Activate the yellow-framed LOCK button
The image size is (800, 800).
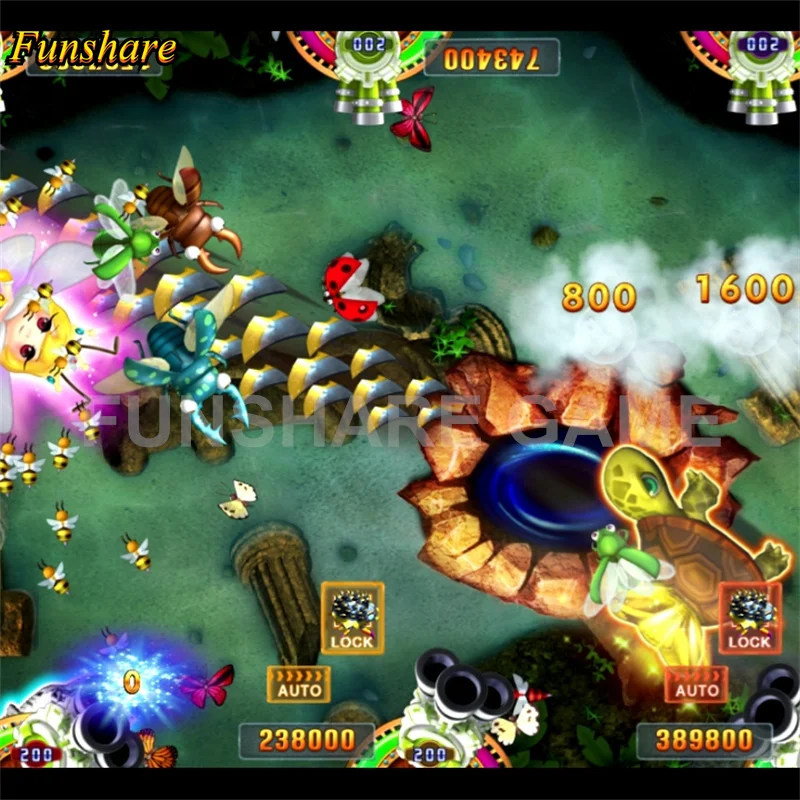click(352, 618)
